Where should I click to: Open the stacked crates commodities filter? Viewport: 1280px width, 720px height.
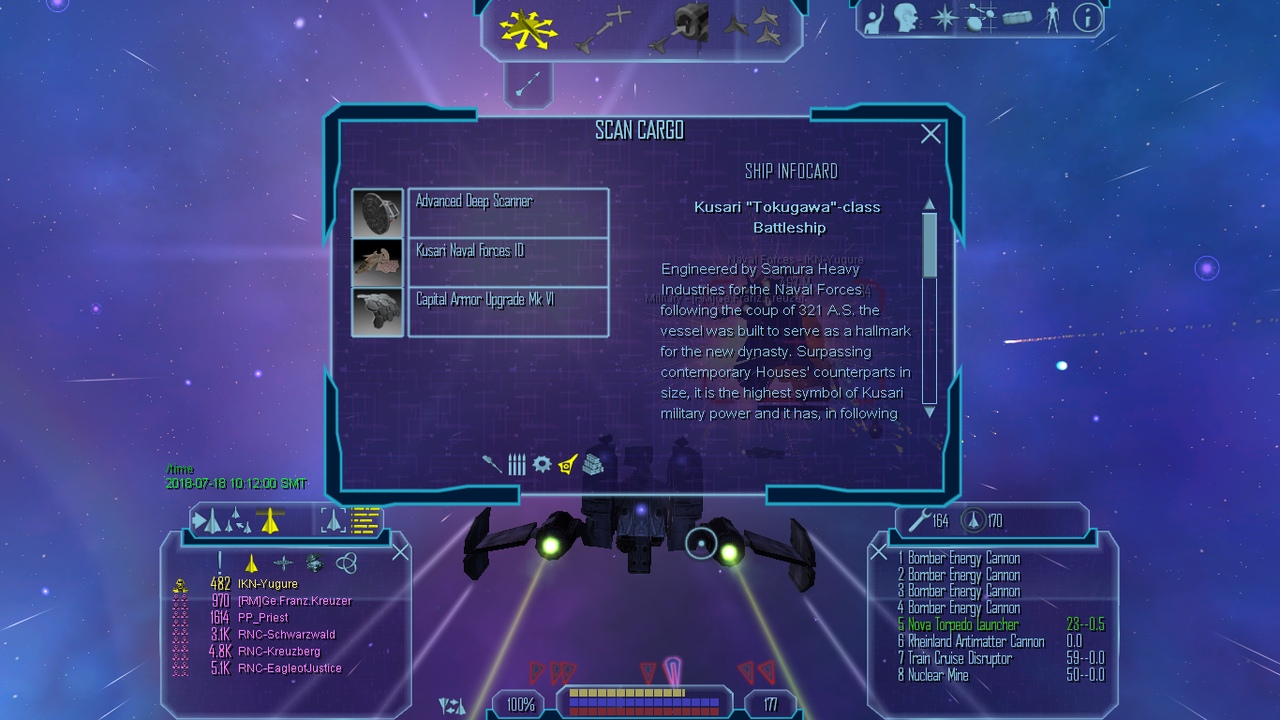(593, 464)
